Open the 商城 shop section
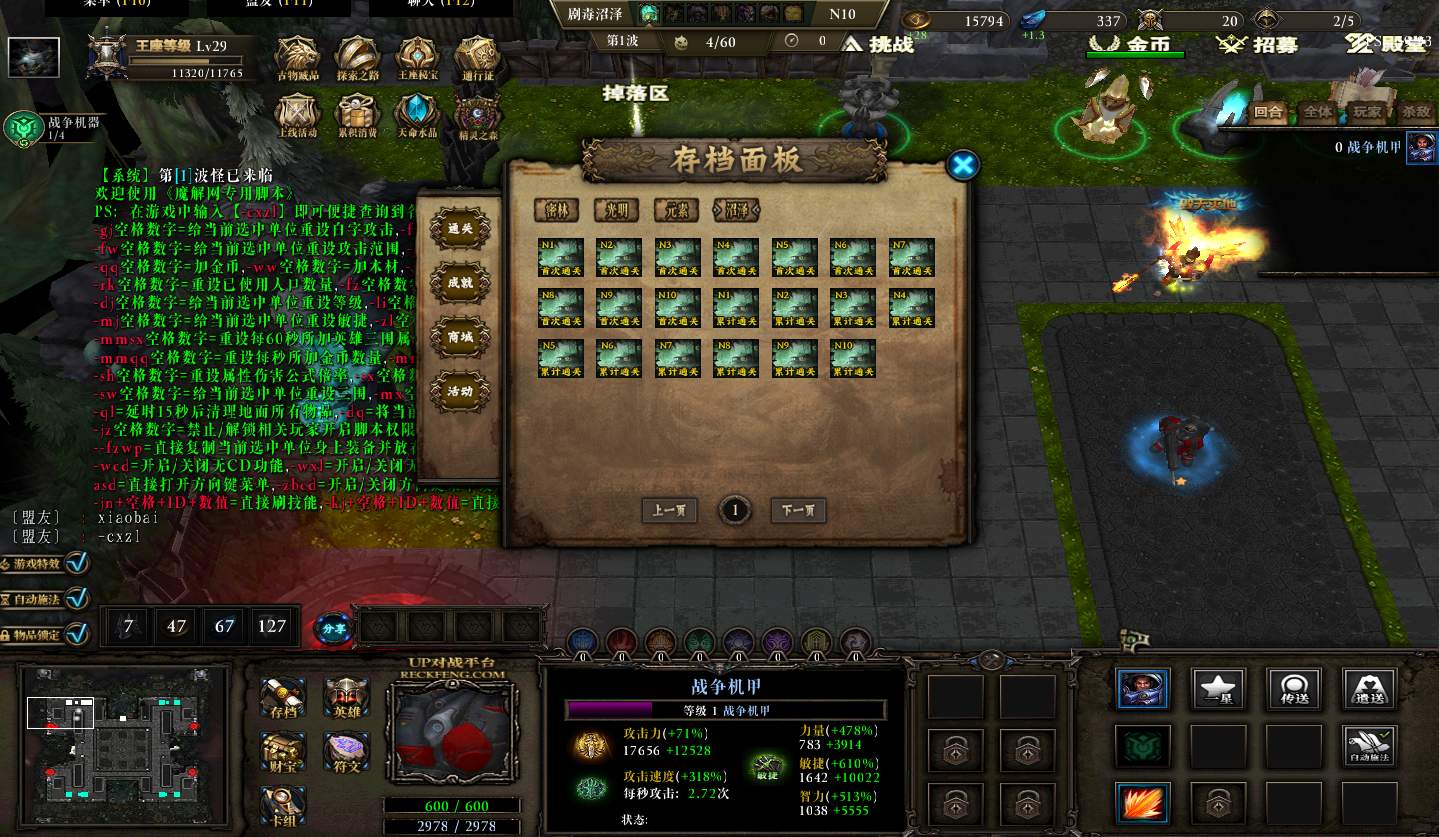The height and width of the screenshot is (837, 1439). [459, 337]
